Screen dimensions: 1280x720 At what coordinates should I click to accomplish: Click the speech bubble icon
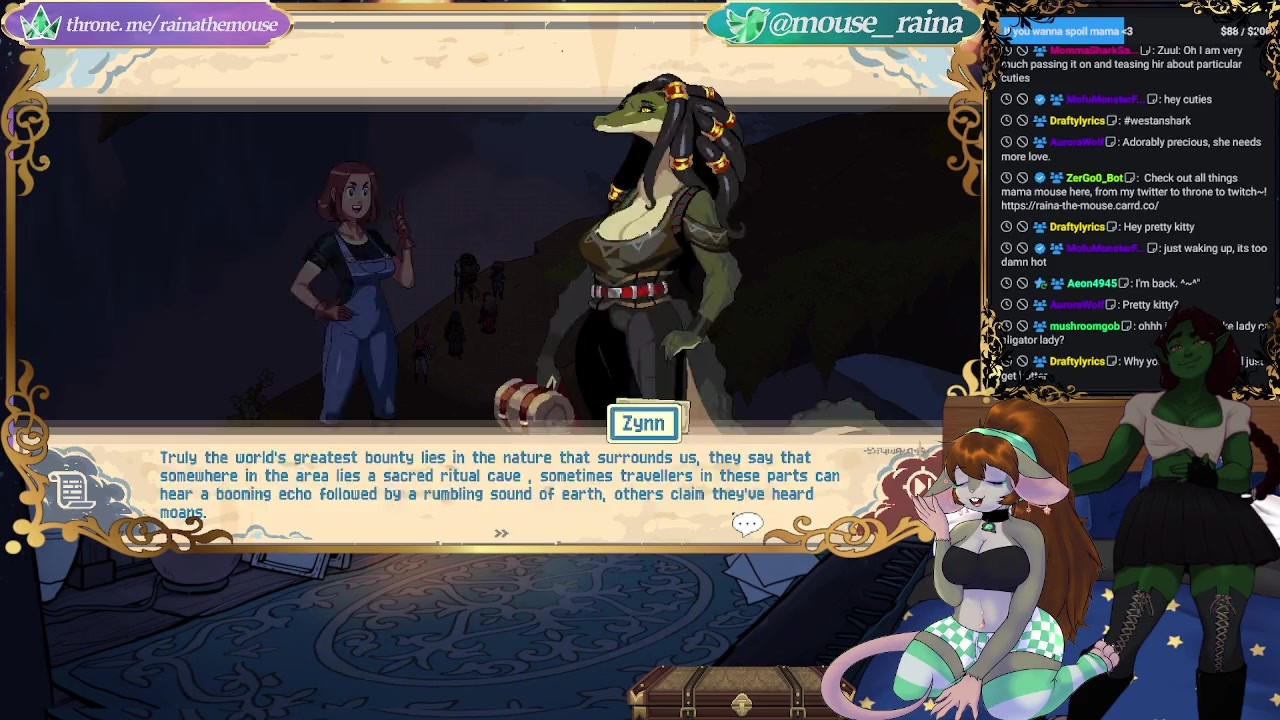(747, 523)
